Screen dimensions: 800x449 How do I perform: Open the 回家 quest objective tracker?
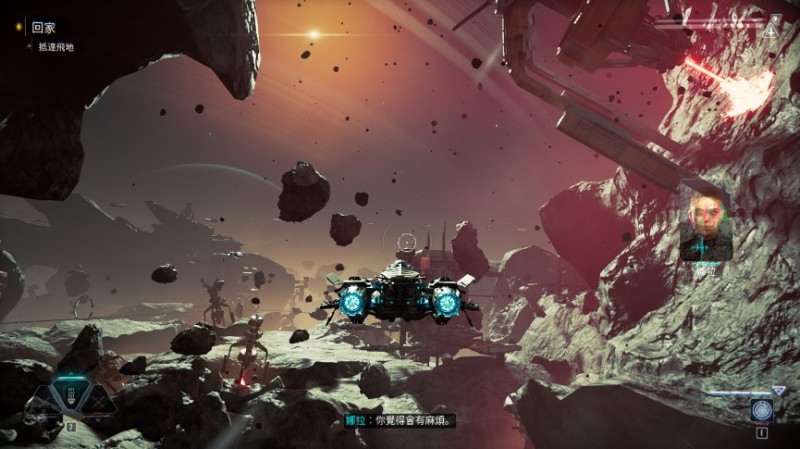[x=42, y=29]
